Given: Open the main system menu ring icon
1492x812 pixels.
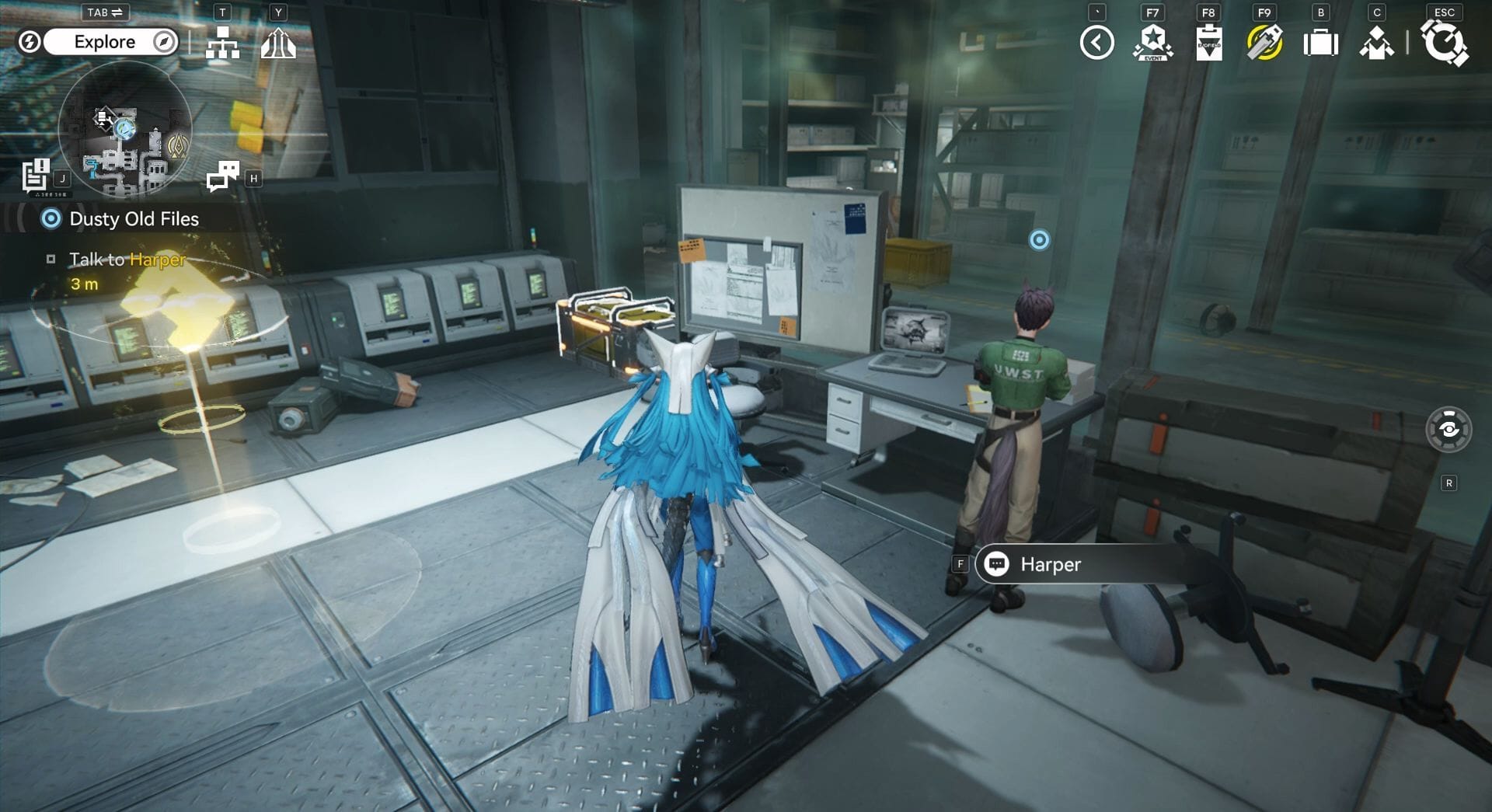Looking at the screenshot, I should tap(1444, 43).
